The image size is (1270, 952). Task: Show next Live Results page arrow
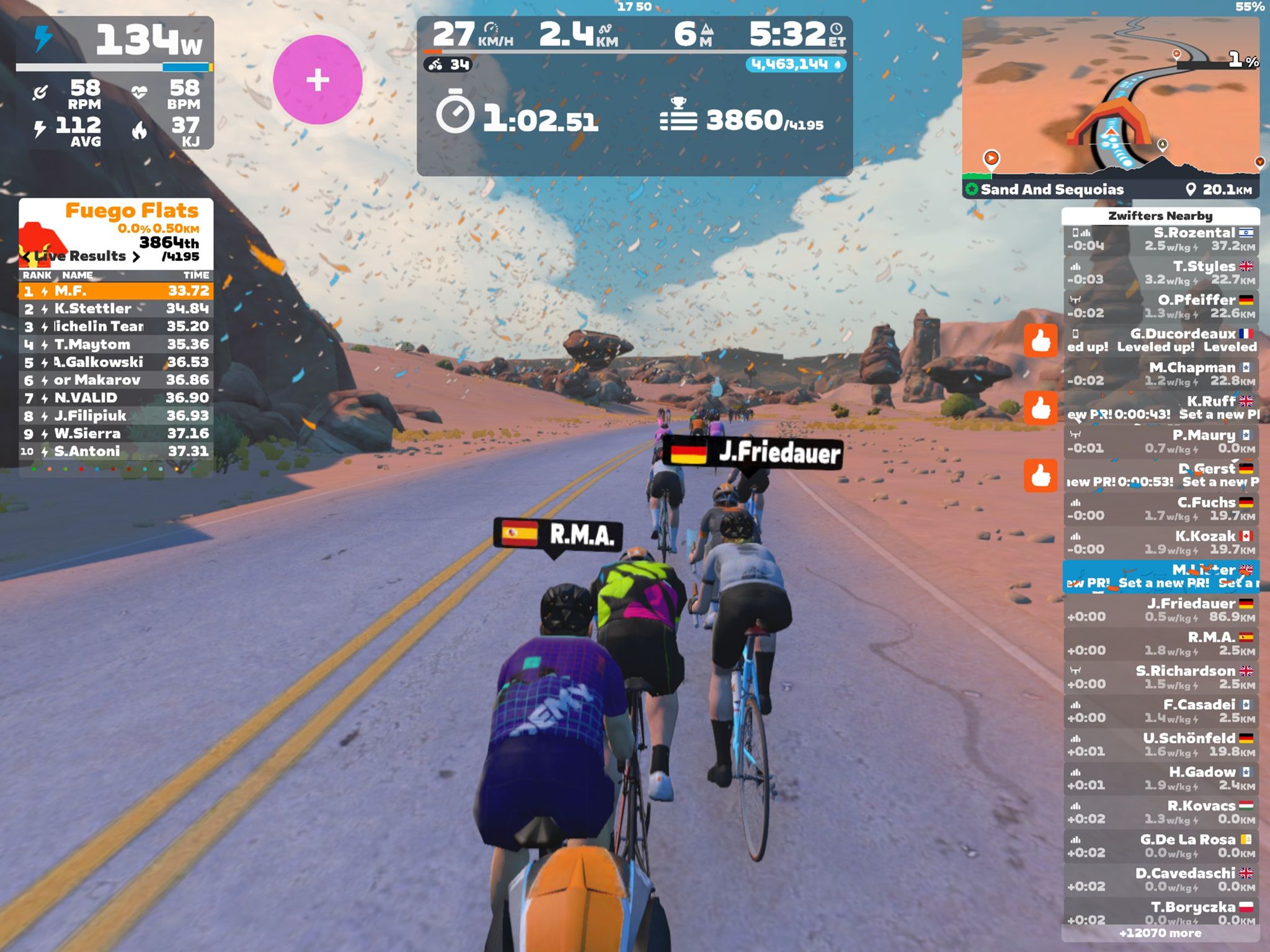click(136, 257)
